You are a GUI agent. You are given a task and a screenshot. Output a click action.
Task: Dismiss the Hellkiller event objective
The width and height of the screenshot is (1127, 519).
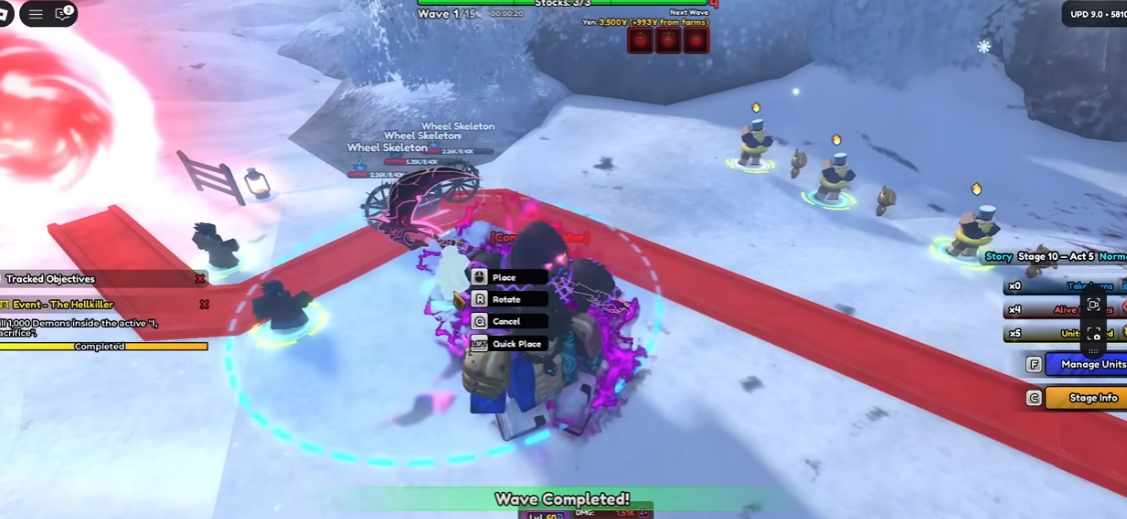tap(204, 304)
